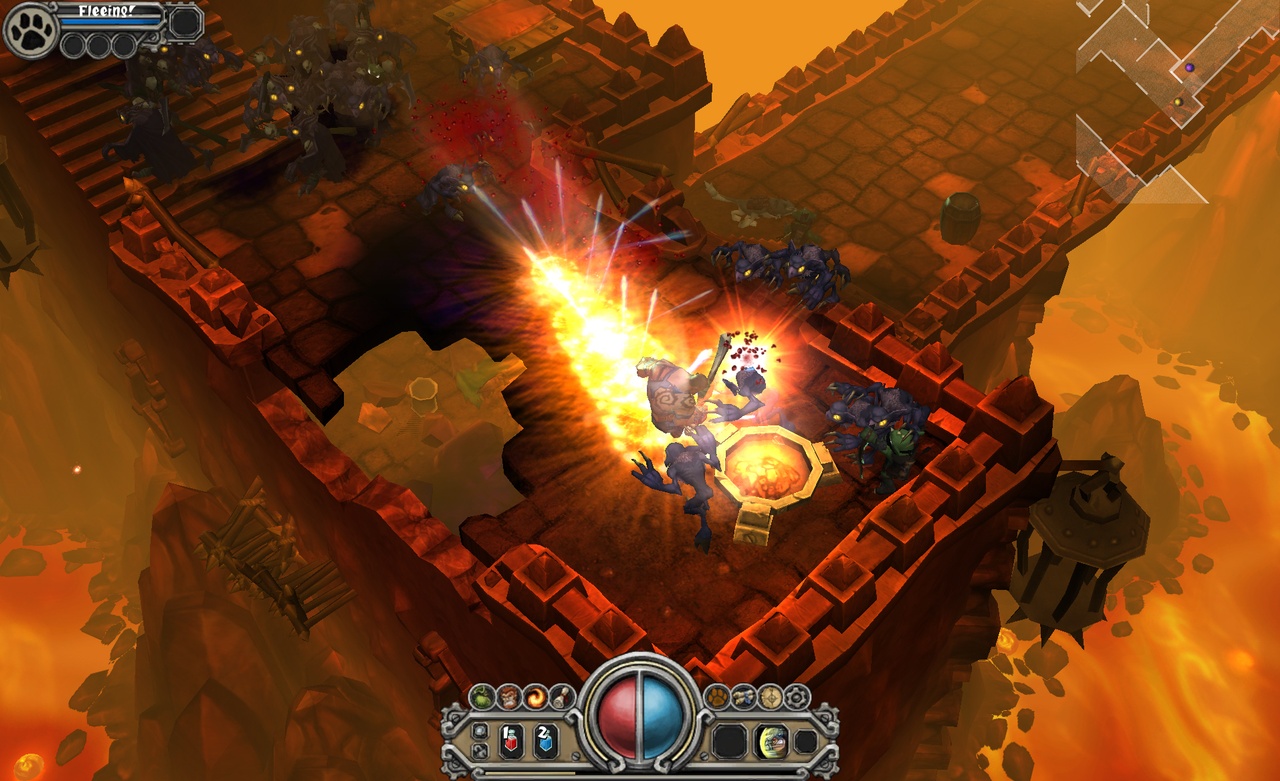
Task: Click the paw emblem on the pet frame
Action: click(30, 30)
